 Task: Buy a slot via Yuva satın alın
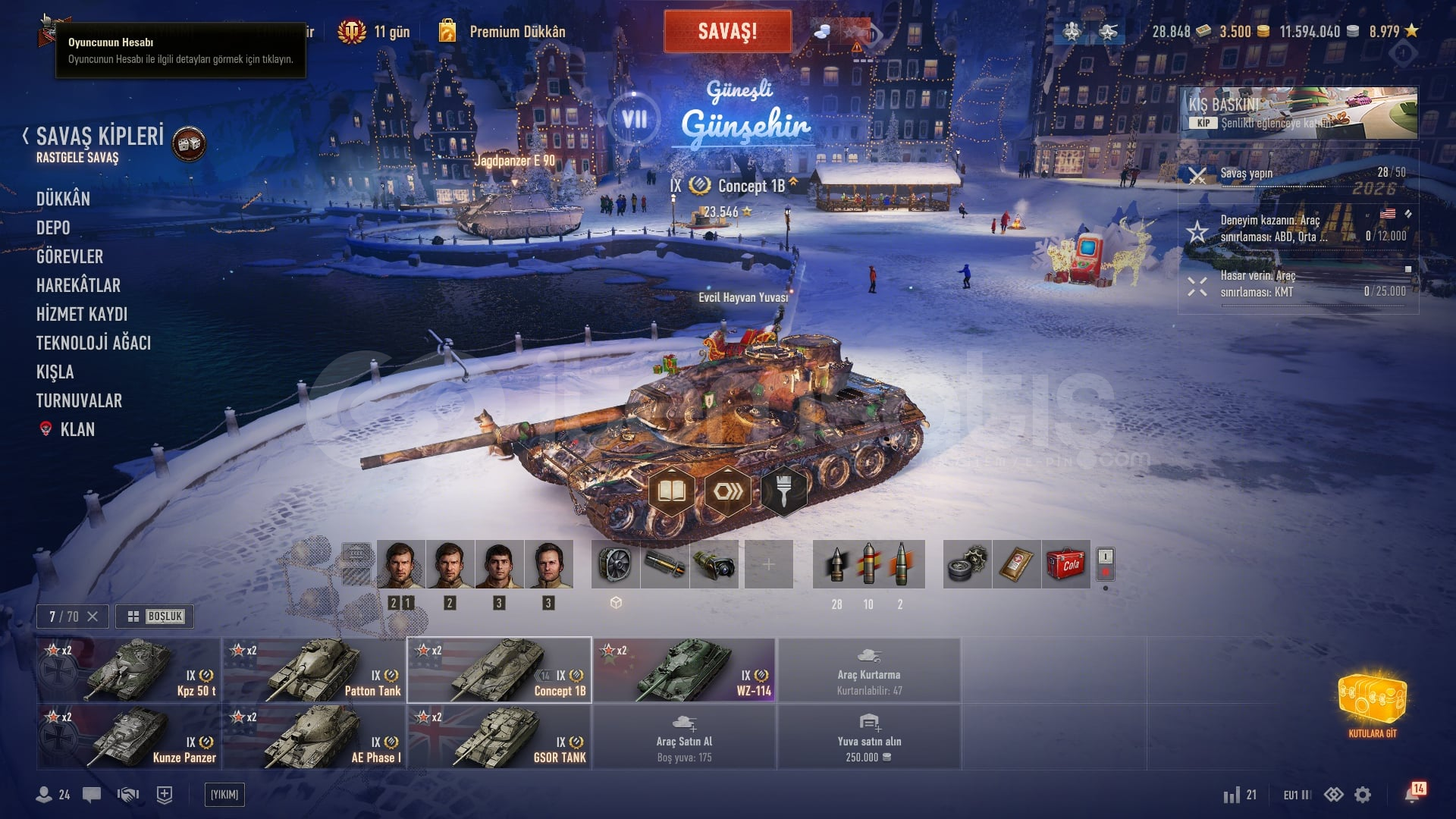869,737
